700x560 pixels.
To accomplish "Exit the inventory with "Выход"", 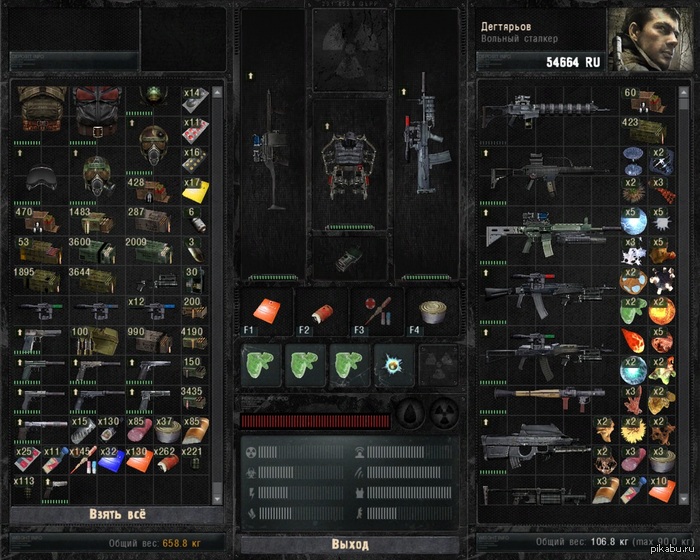I will tap(349, 544).
